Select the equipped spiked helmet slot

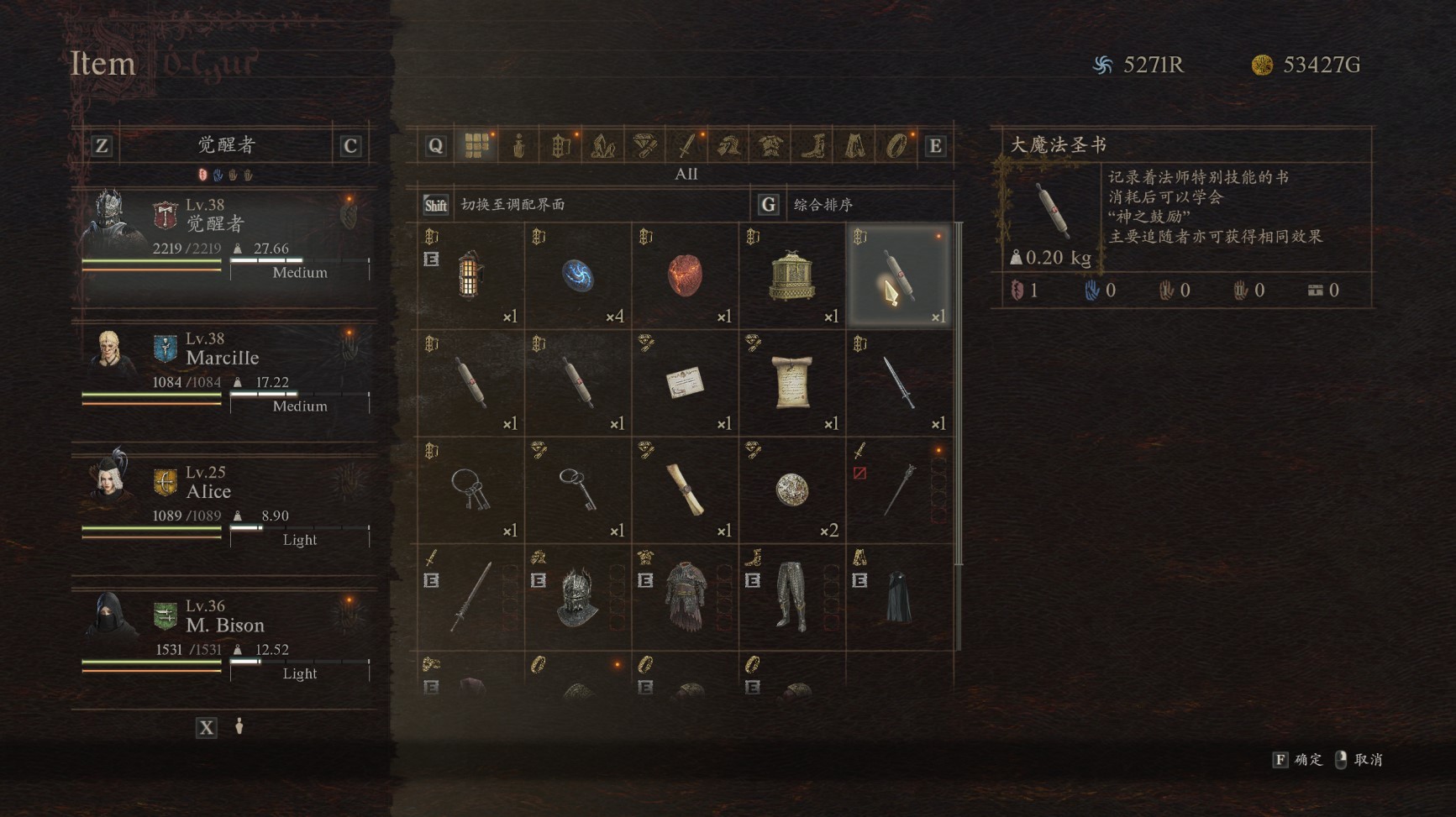[578, 596]
